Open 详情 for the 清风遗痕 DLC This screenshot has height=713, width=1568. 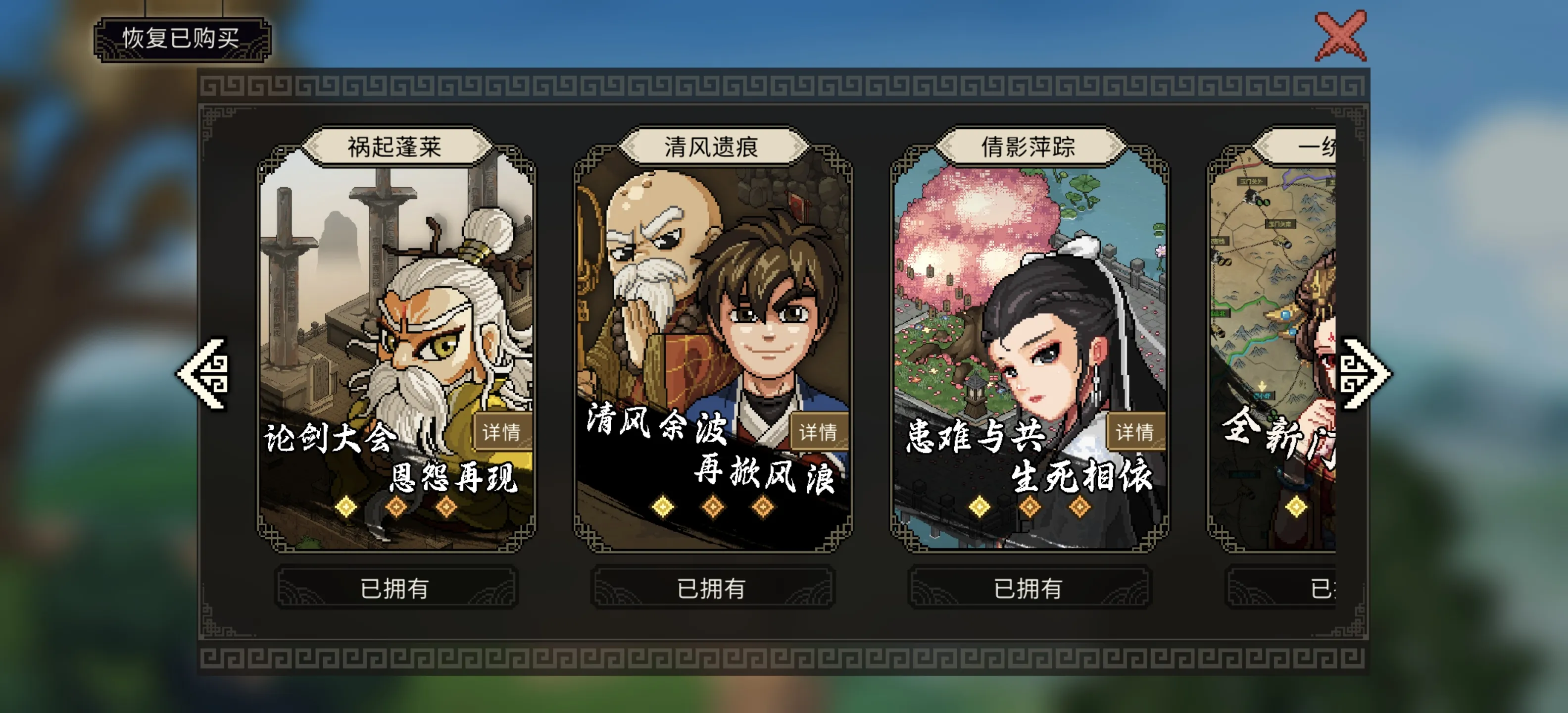821,433
